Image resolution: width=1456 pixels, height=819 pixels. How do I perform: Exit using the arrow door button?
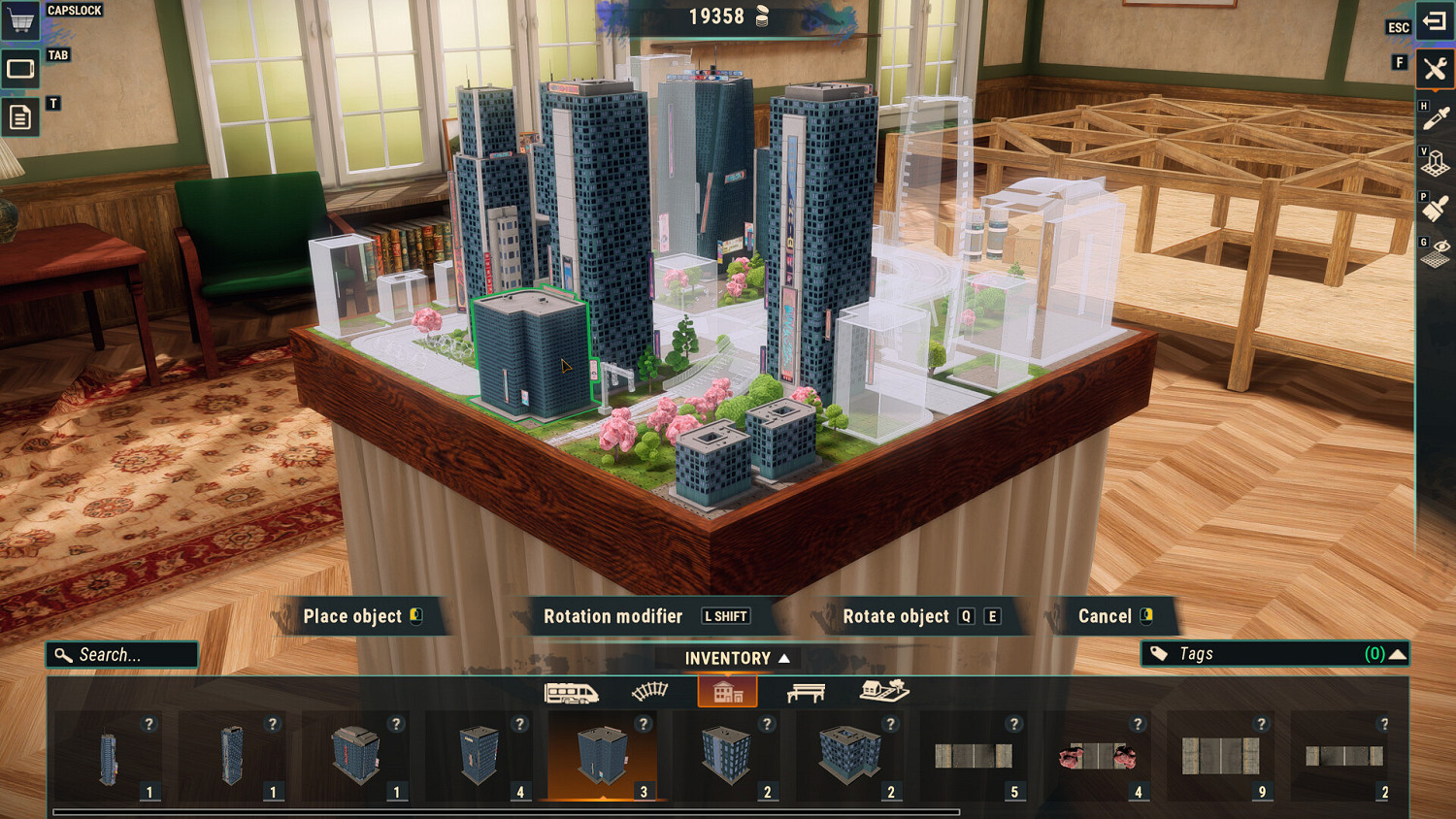[x=1435, y=20]
